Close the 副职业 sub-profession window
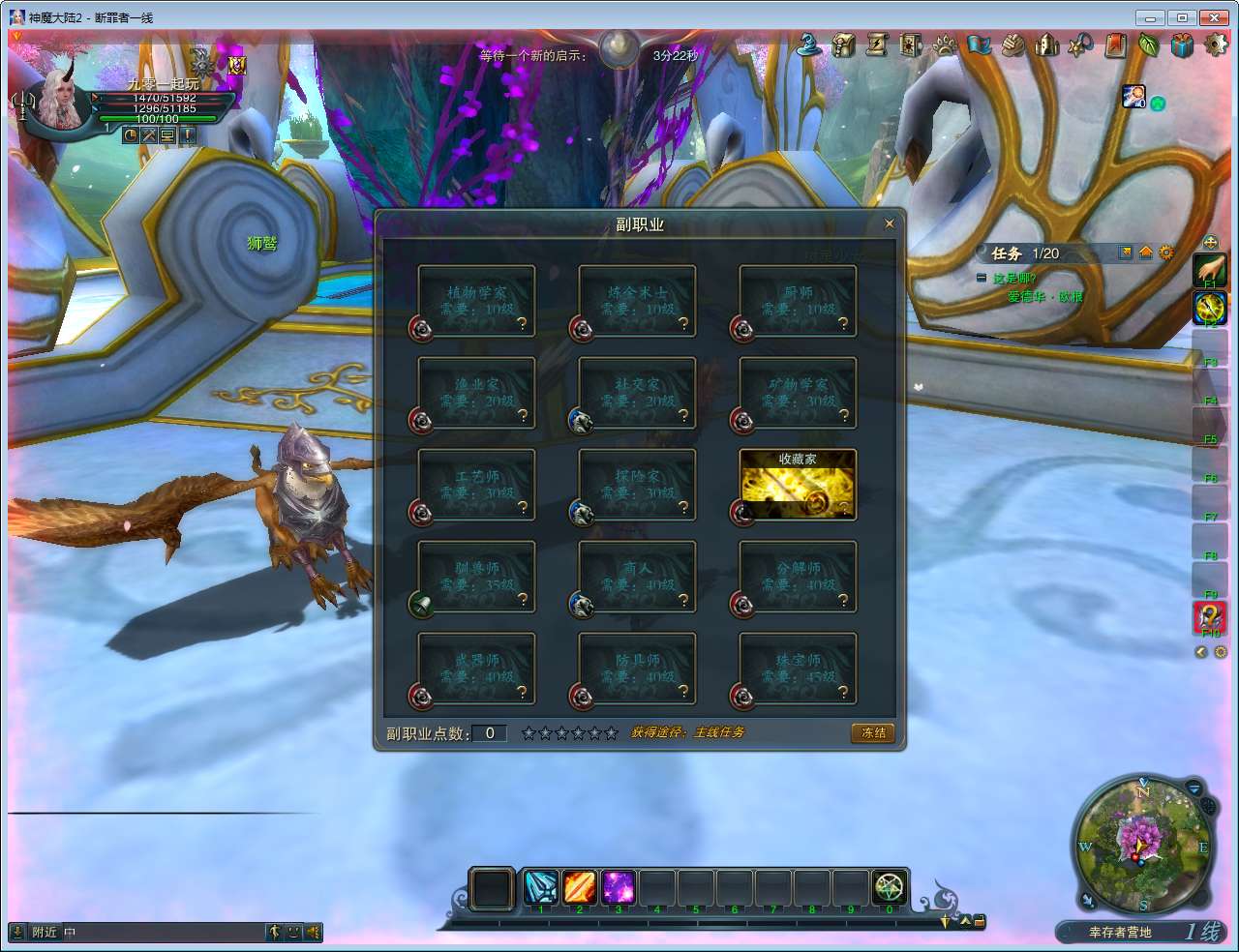1239x952 pixels. (889, 223)
